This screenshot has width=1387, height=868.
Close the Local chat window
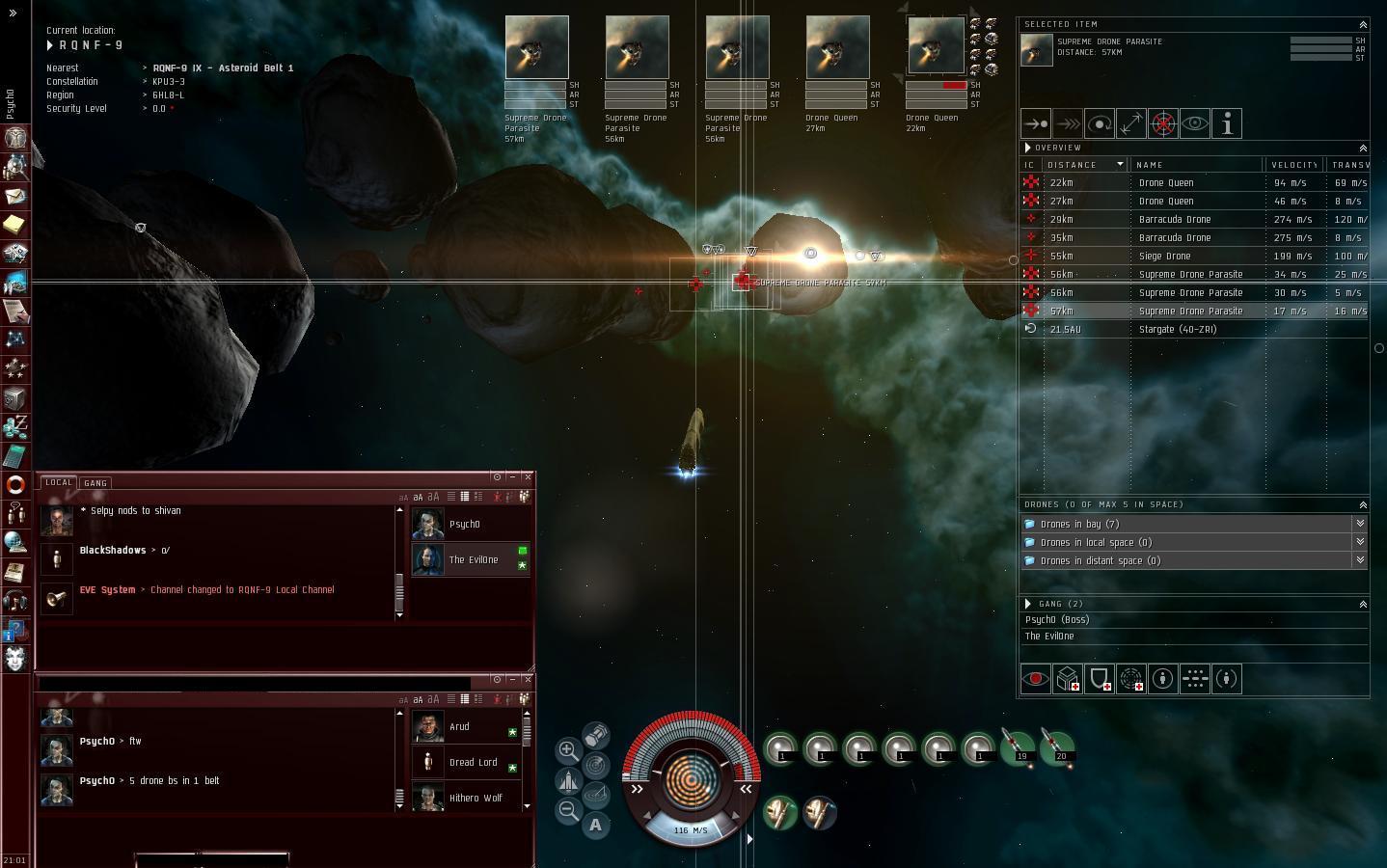tap(528, 476)
